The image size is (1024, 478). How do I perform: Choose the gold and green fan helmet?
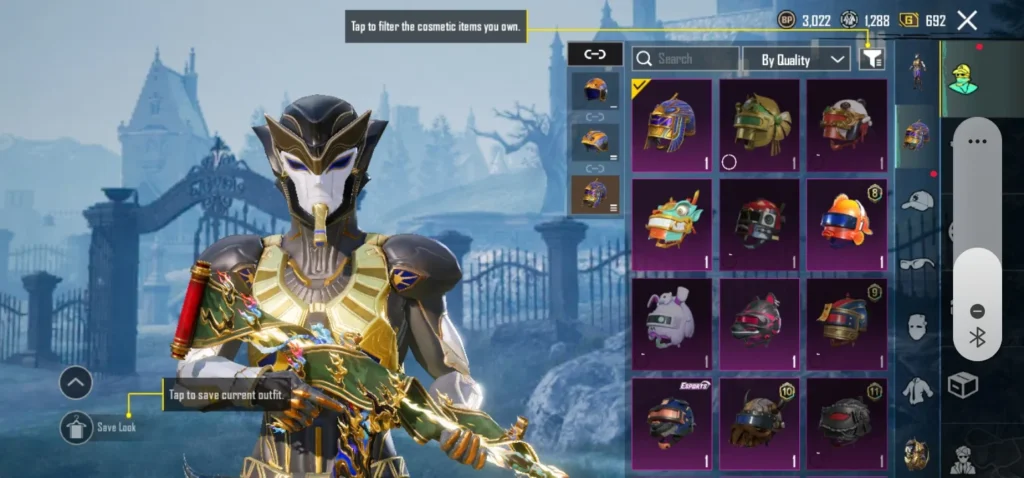pyautogui.click(x=759, y=125)
